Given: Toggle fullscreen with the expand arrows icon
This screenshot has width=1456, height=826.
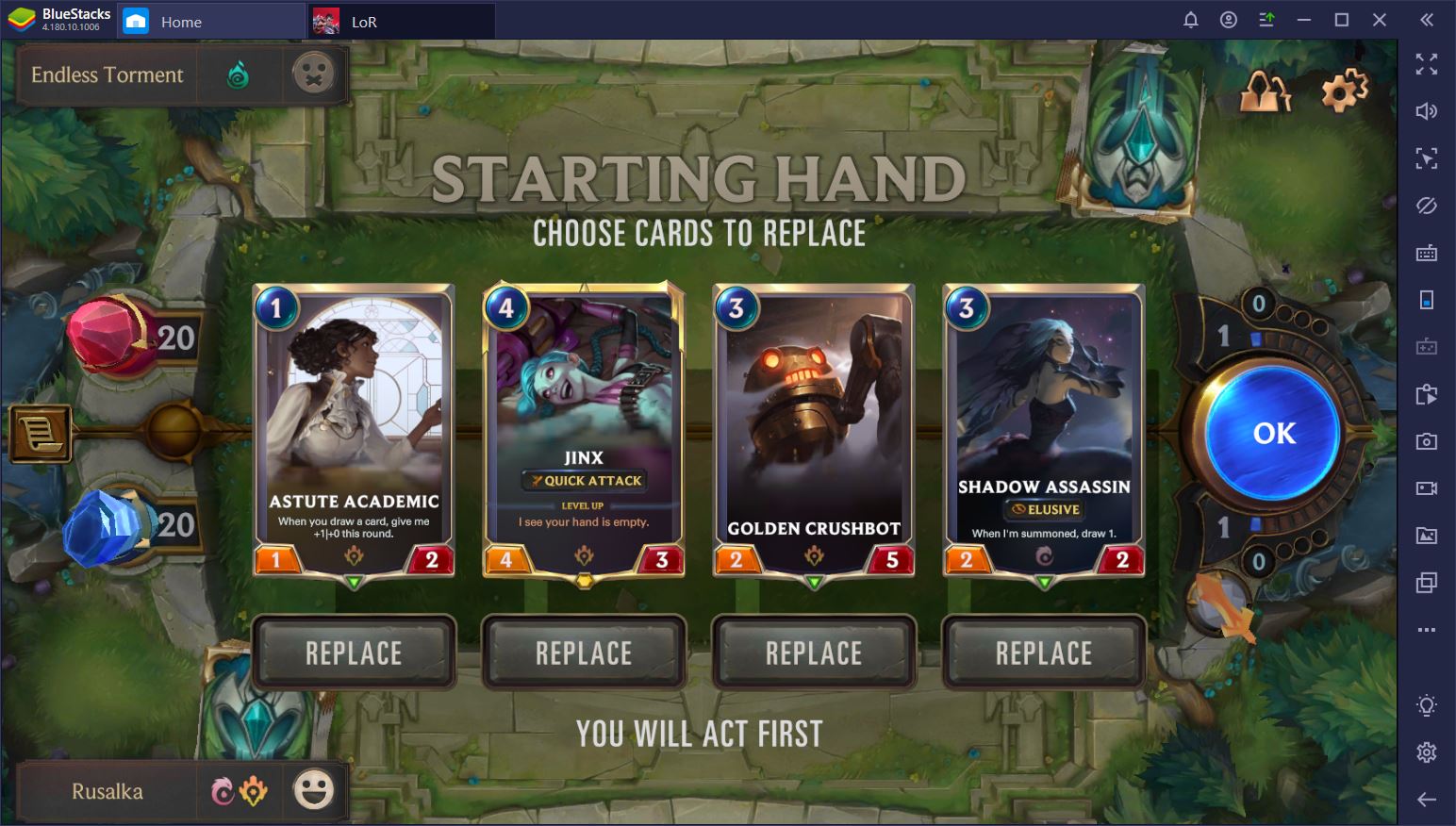Looking at the screenshot, I should coord(1427,64).
